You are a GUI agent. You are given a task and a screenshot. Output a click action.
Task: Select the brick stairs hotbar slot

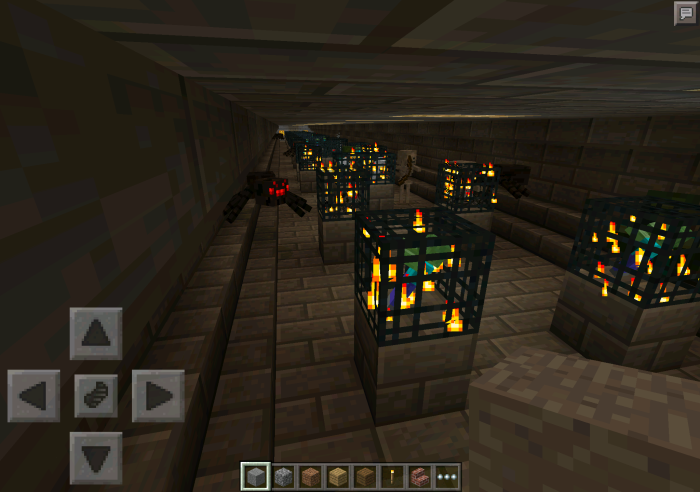(418, 476)
